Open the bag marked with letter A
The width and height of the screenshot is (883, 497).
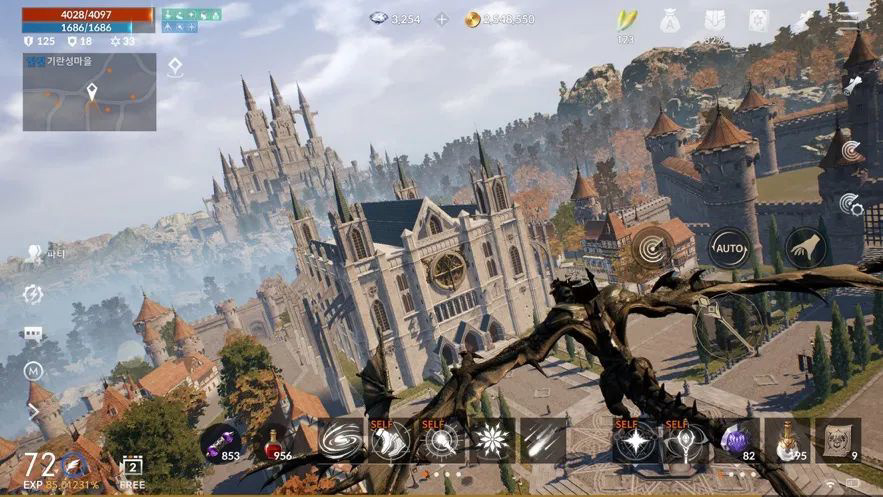669,20
